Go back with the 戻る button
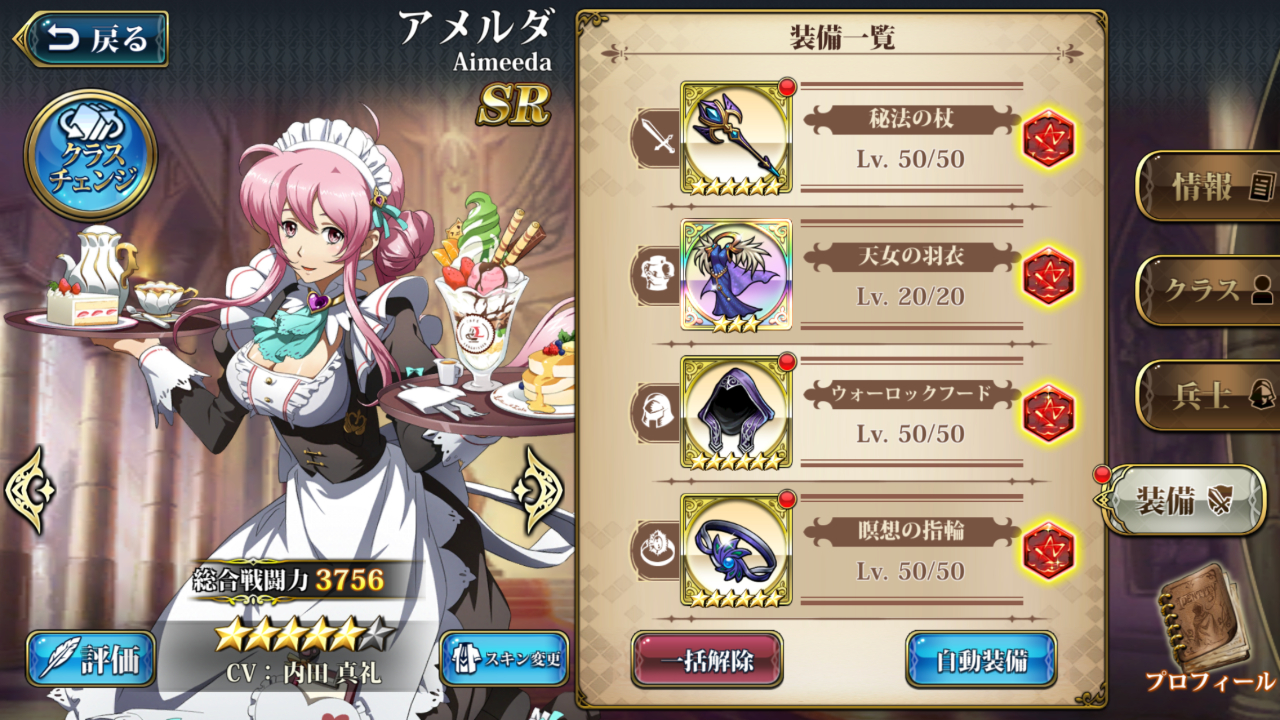This screenshot has width=1280, height=720. click(x=92, y=39)
